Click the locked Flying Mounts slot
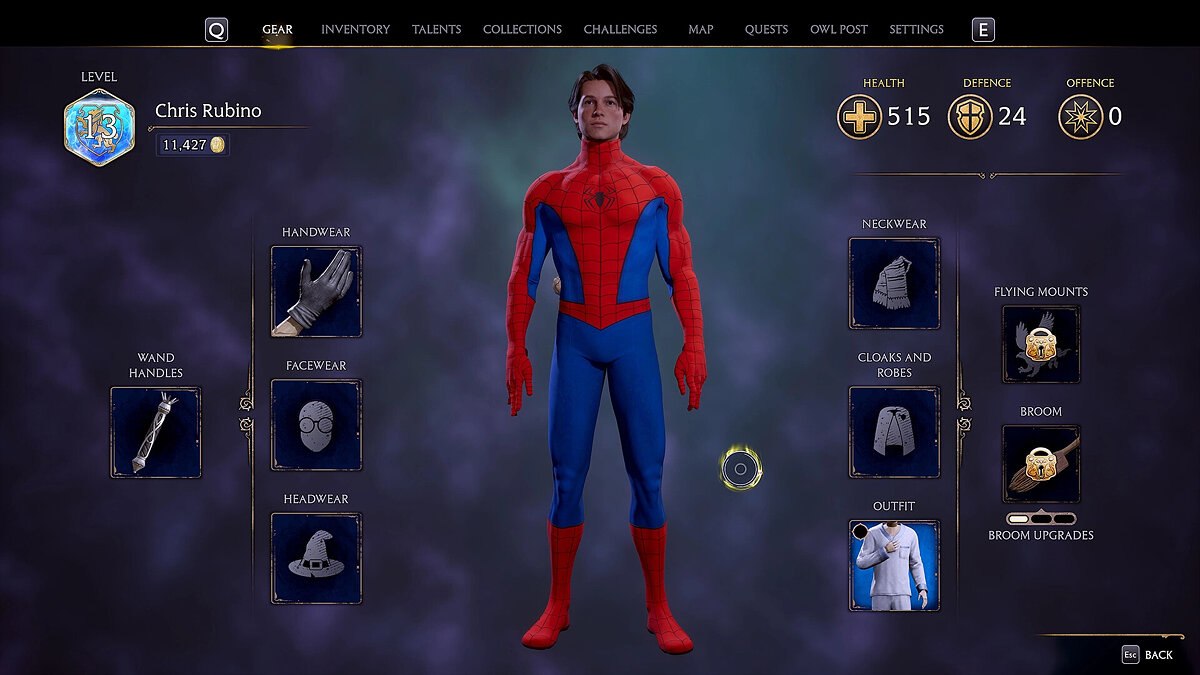Image resolution: width=1200 pixels, height=675 pixels. coord(1041,344)
